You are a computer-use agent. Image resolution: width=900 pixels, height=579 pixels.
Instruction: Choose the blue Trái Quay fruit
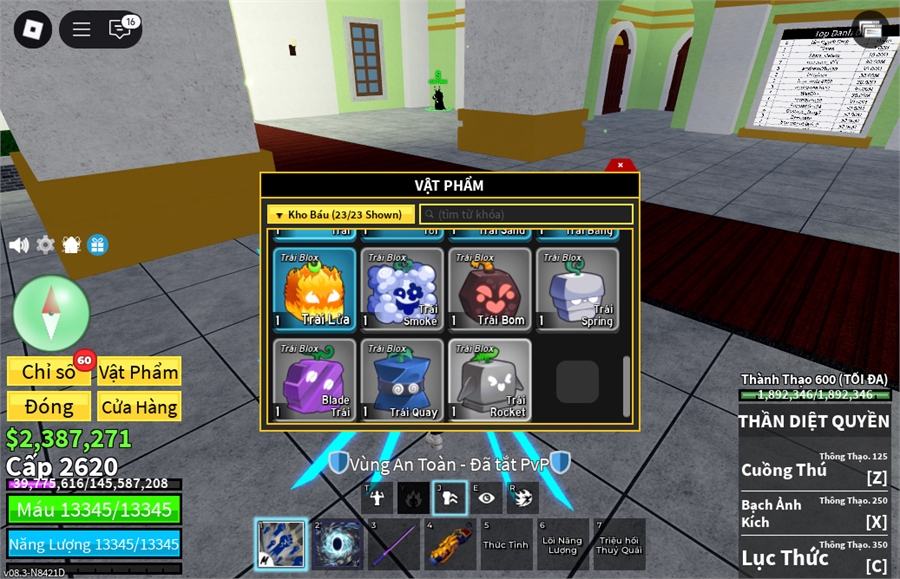pos(401,380)
